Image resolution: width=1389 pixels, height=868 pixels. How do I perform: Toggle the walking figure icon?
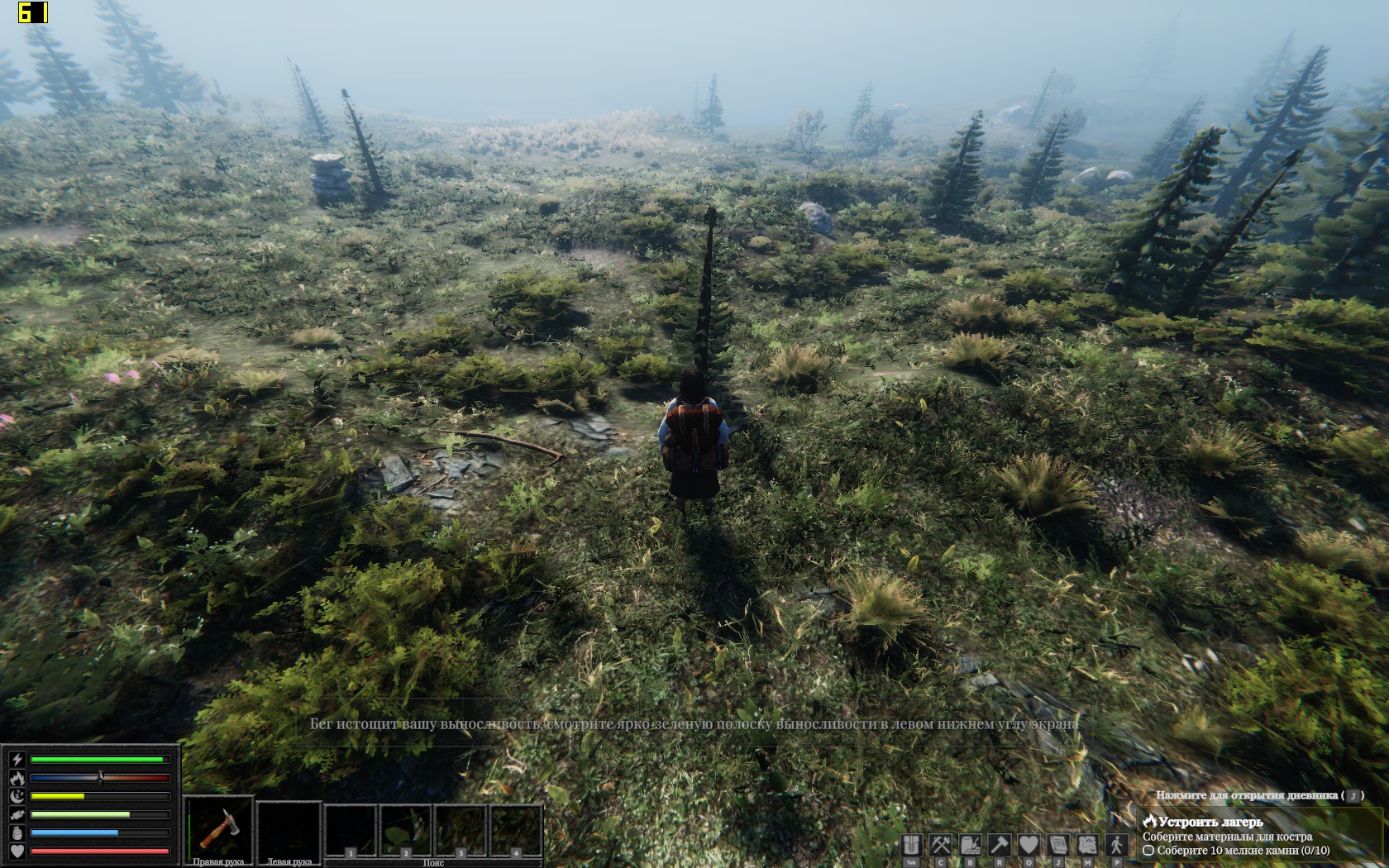(x=1117, y=846)
